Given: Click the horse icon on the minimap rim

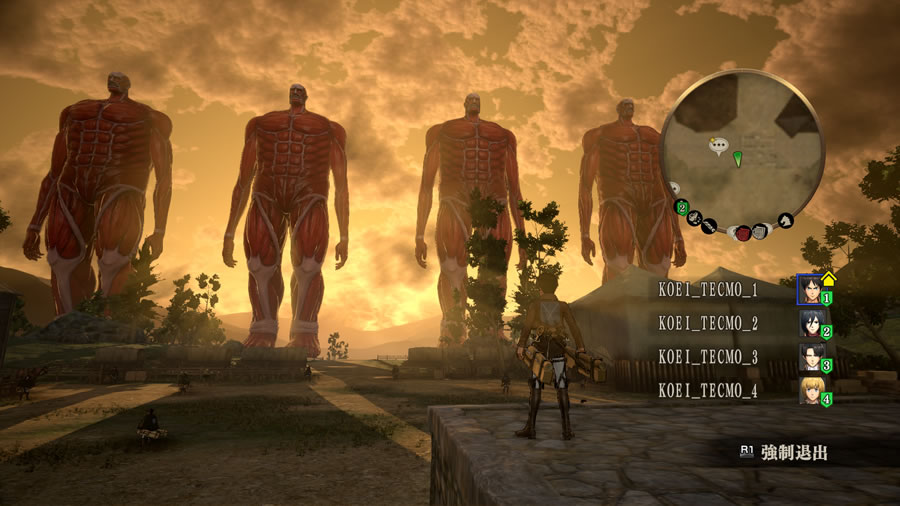Looking at the screenshot, I should tap(785, 220).
